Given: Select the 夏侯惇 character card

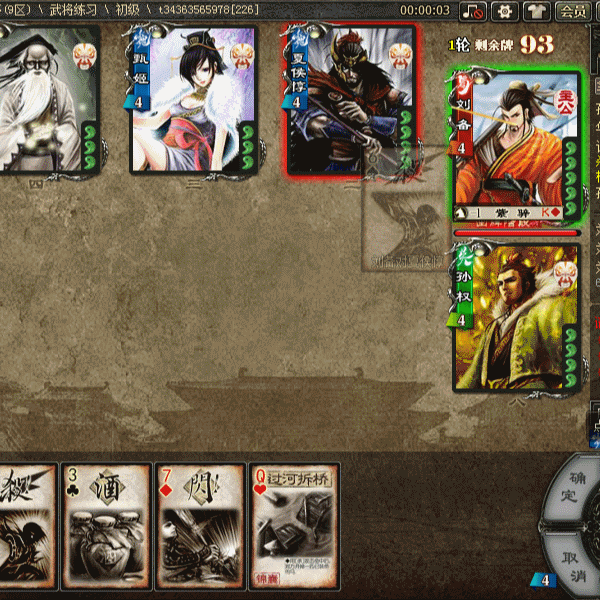Looking at the screenshot, I should tap(352, 100).
